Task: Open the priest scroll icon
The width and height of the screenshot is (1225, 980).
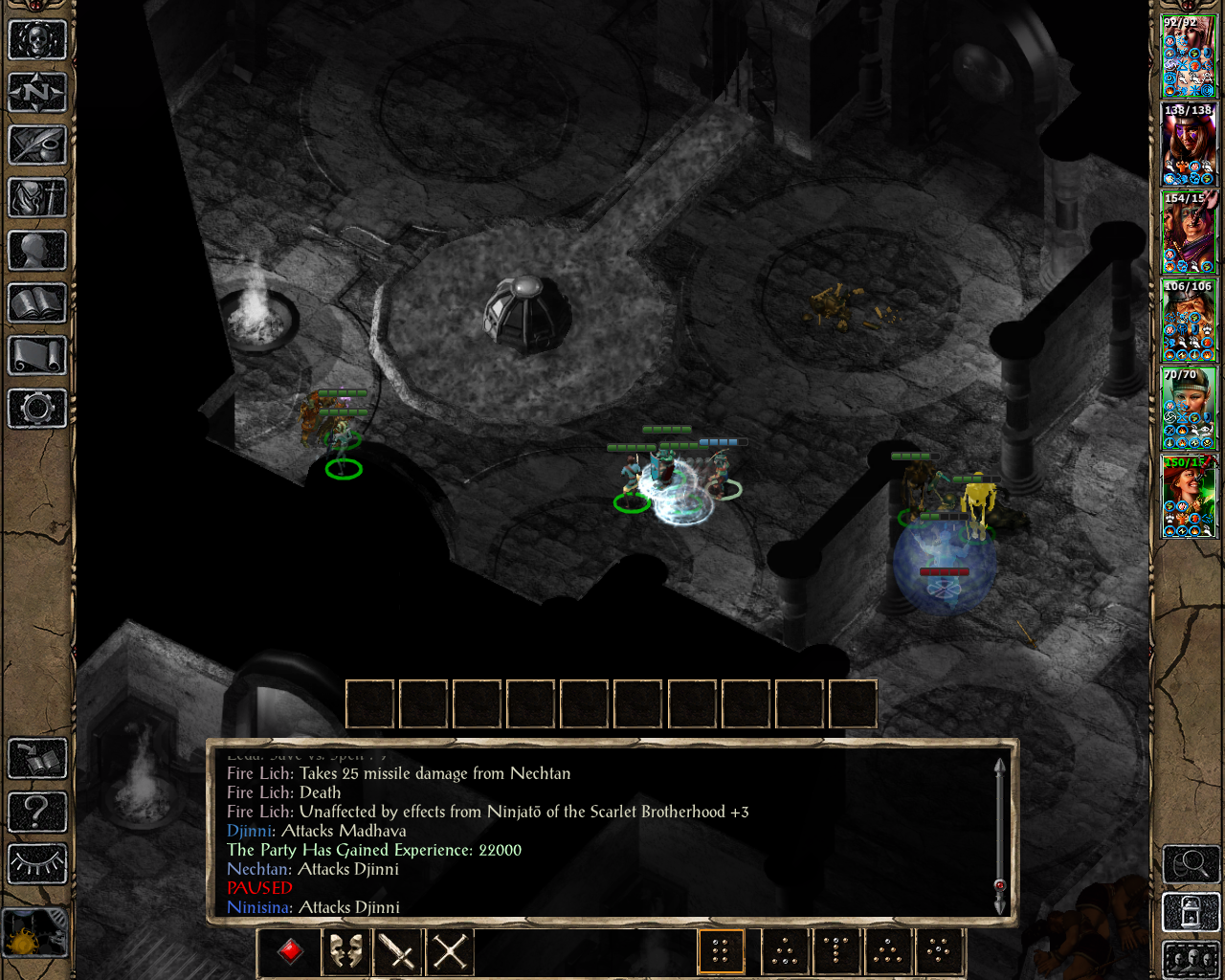Action: (37, 356)
